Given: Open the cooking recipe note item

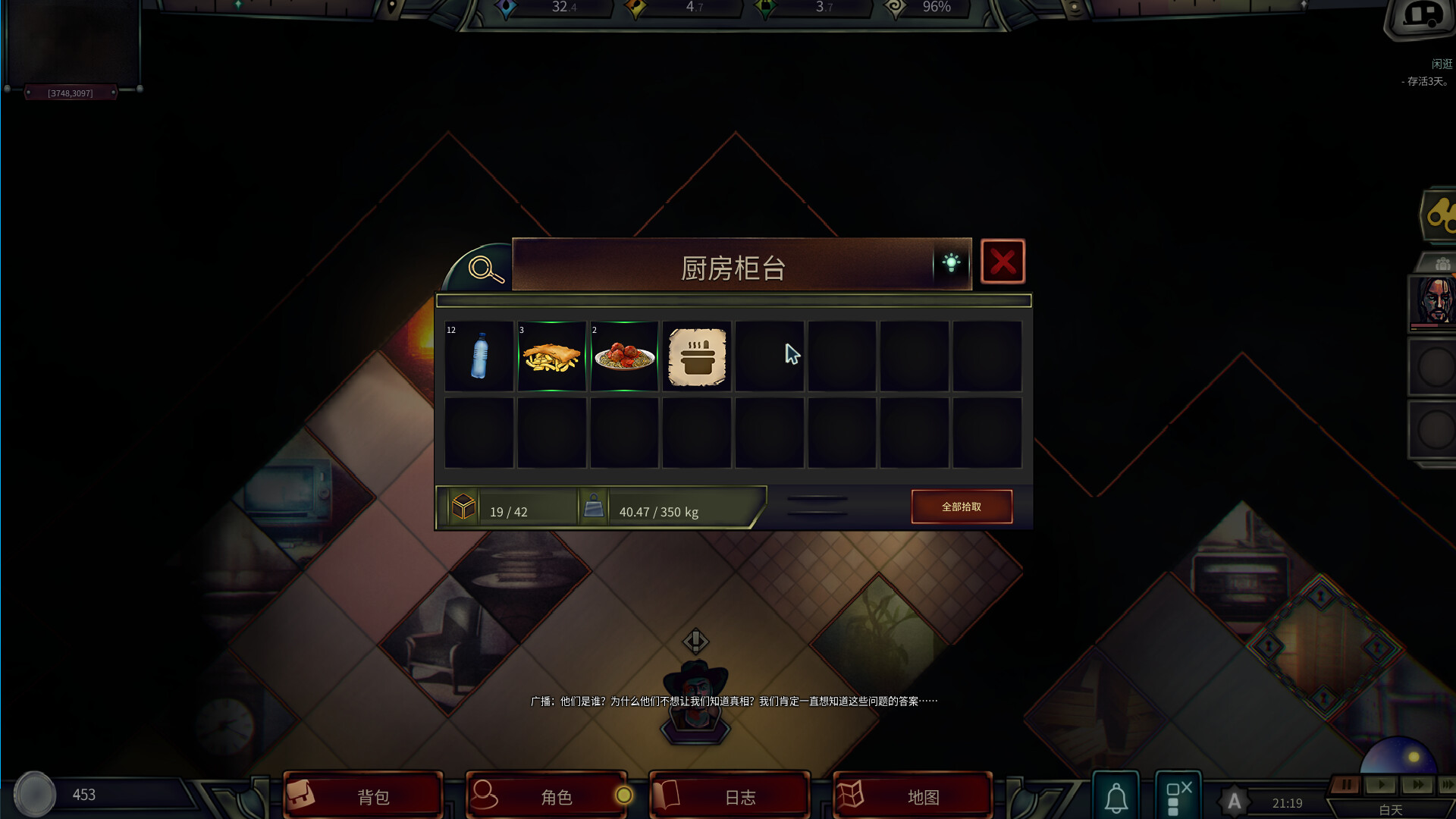Looking at the screenshot, I should (x=696, y=355).
